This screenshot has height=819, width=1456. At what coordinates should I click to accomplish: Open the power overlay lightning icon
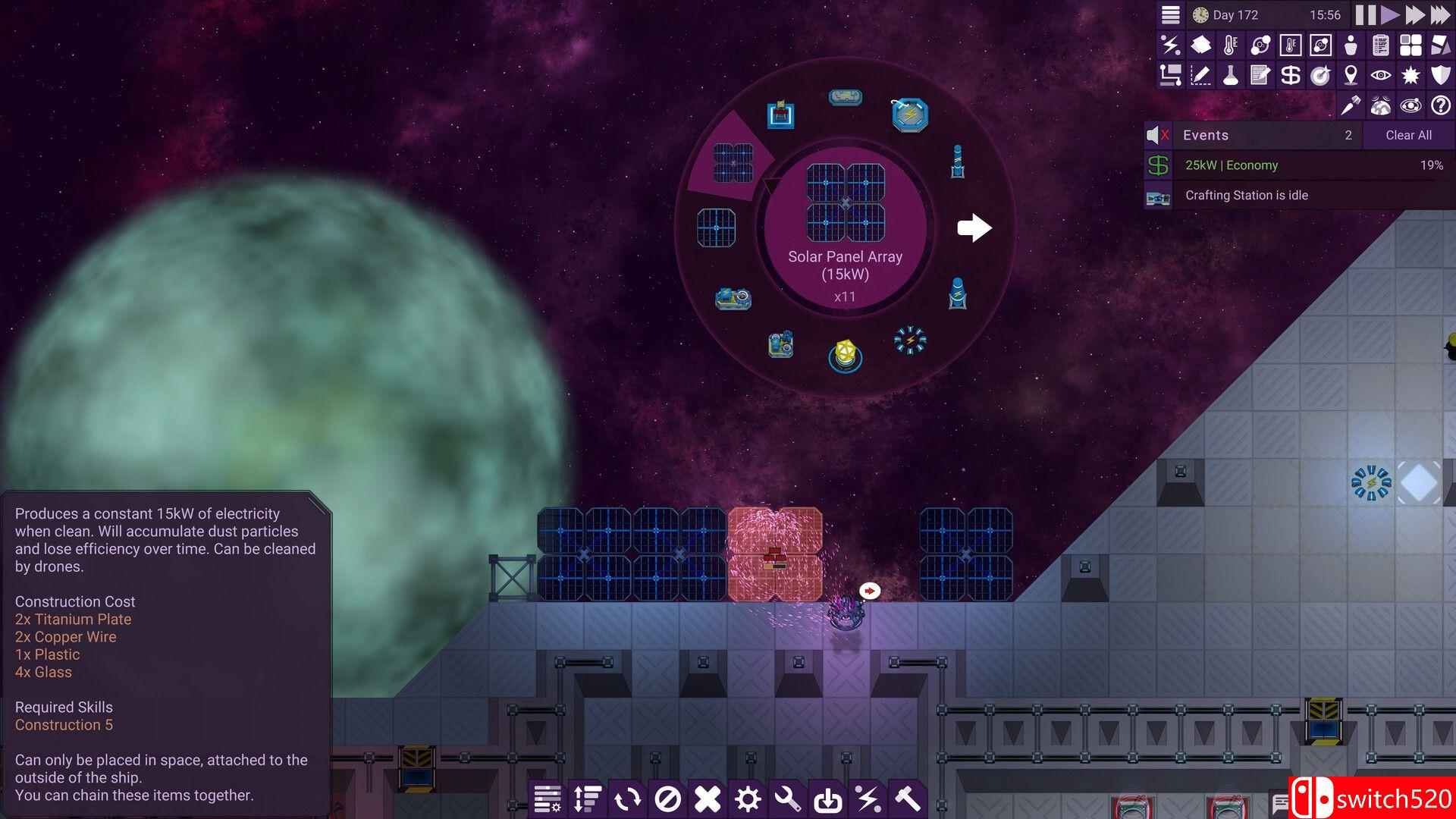click(x=1170, y=45)
